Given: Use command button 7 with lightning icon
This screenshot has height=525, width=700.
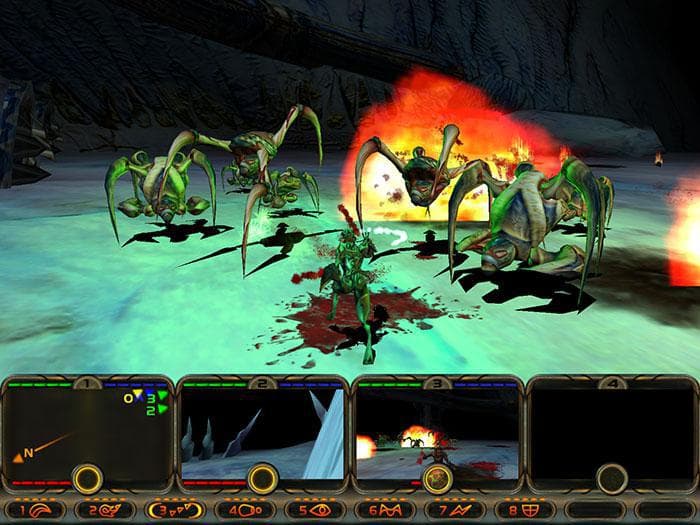Looking at the screenshot, I should [454, 510].
